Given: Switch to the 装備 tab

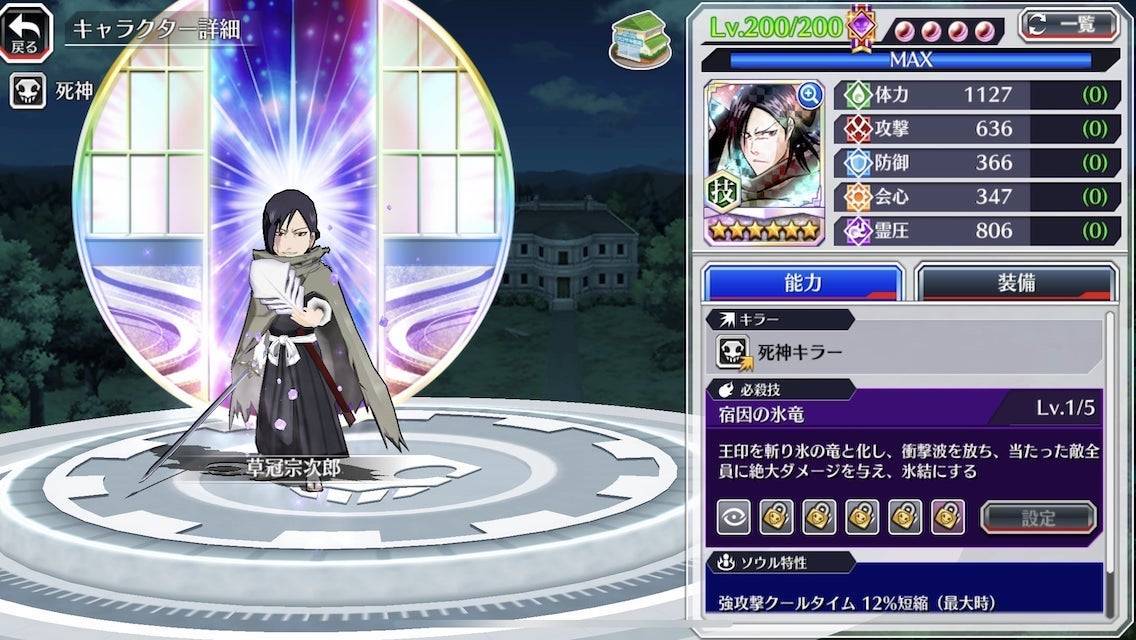Looking at the screenshot, I should pos(1015,283).
